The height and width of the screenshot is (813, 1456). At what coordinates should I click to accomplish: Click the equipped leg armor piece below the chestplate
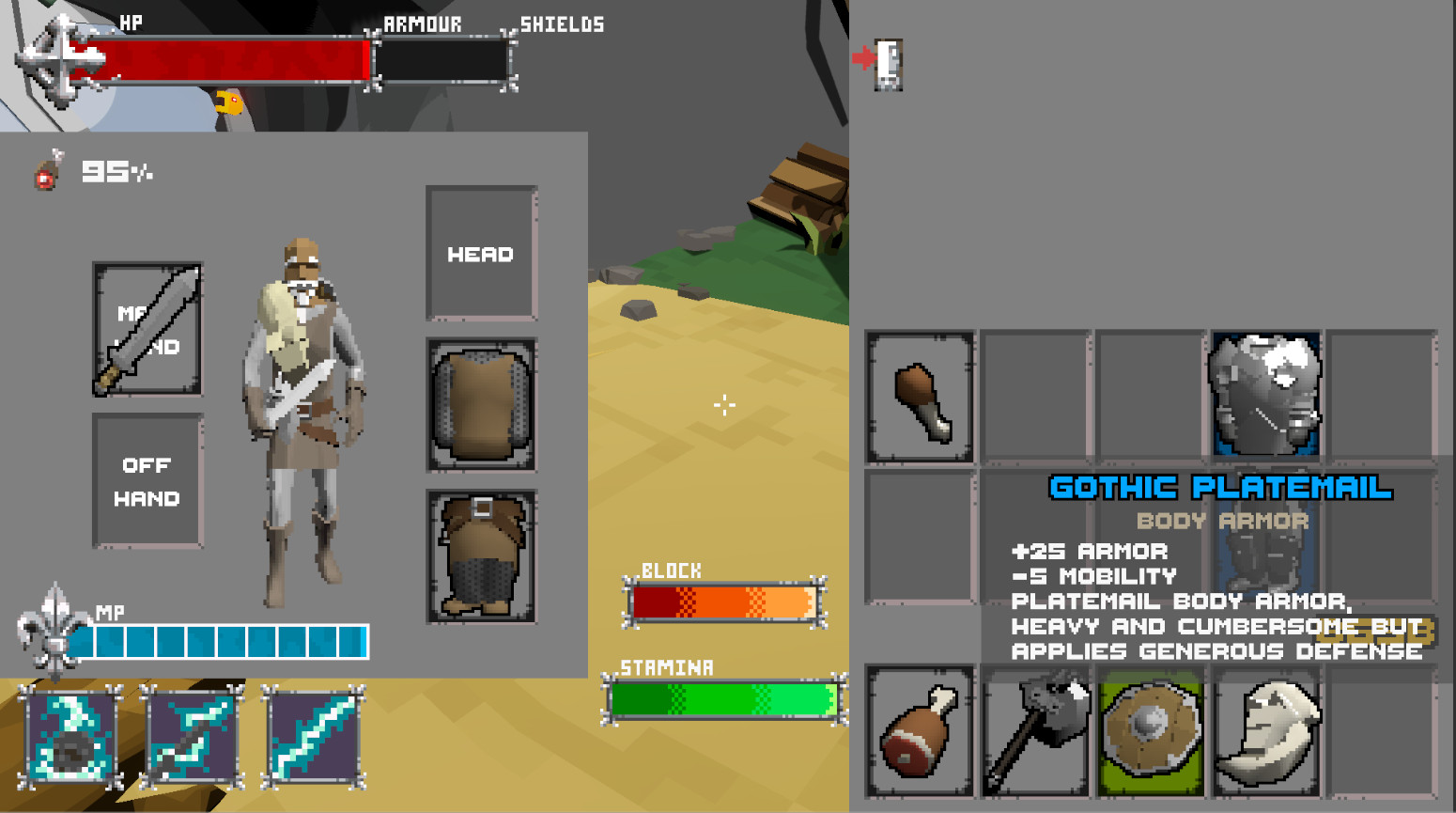481,555
